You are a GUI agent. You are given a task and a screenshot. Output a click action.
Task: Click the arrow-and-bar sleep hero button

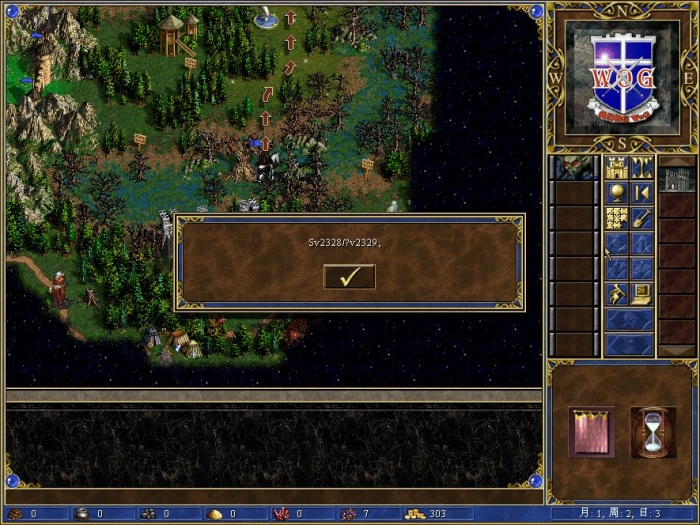[642, 192]
